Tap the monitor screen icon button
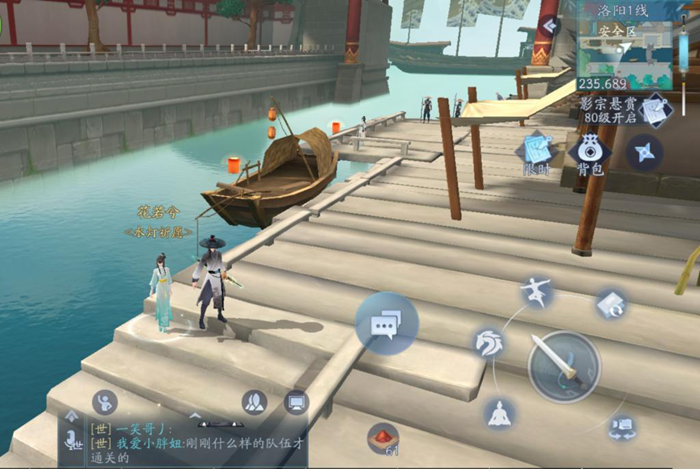Viewport: 700px width, 469px height. (x=296, y=402)
